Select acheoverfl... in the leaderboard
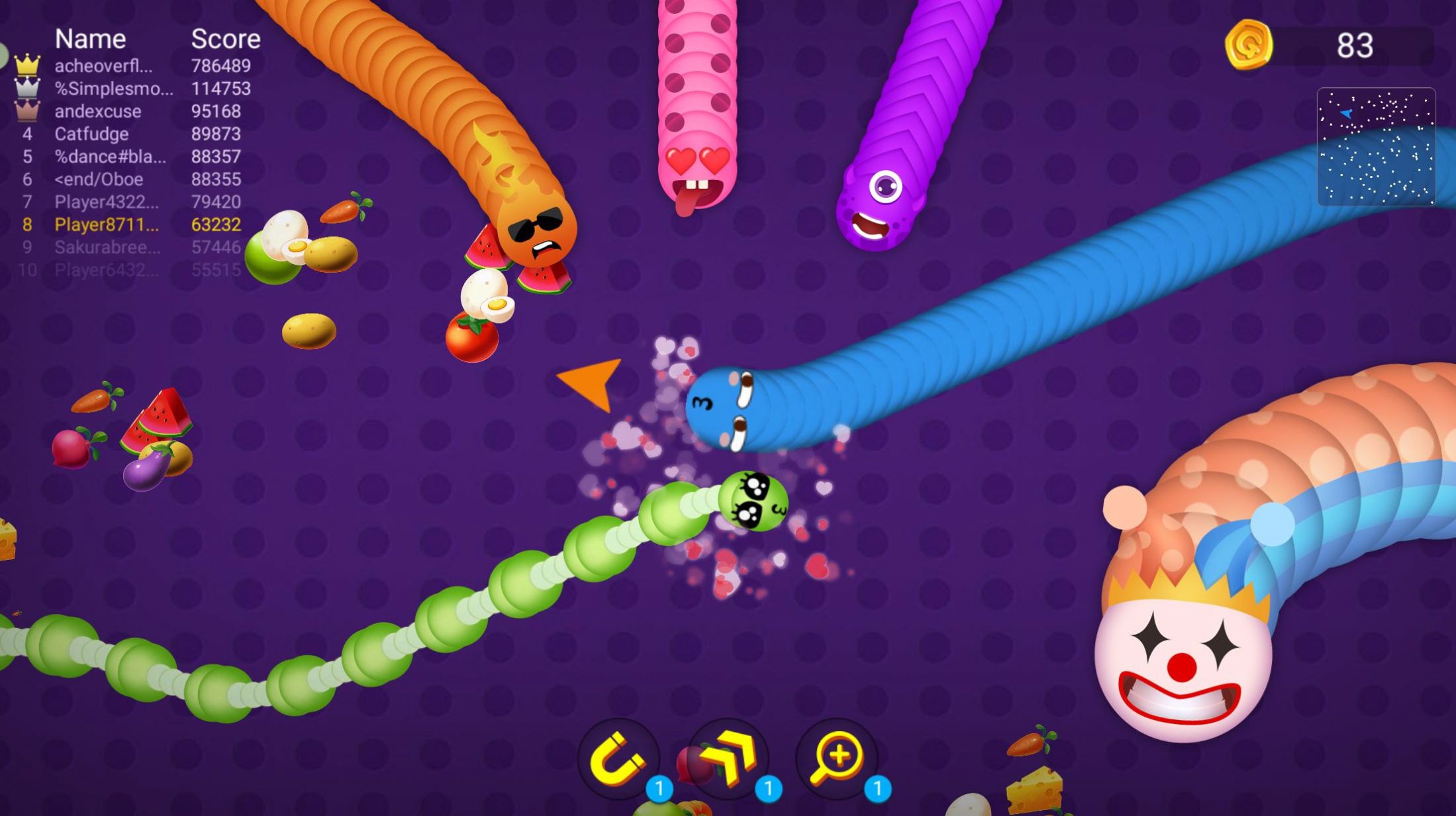The height and width of the screenshot is (816, 1456). click(103, 66)
